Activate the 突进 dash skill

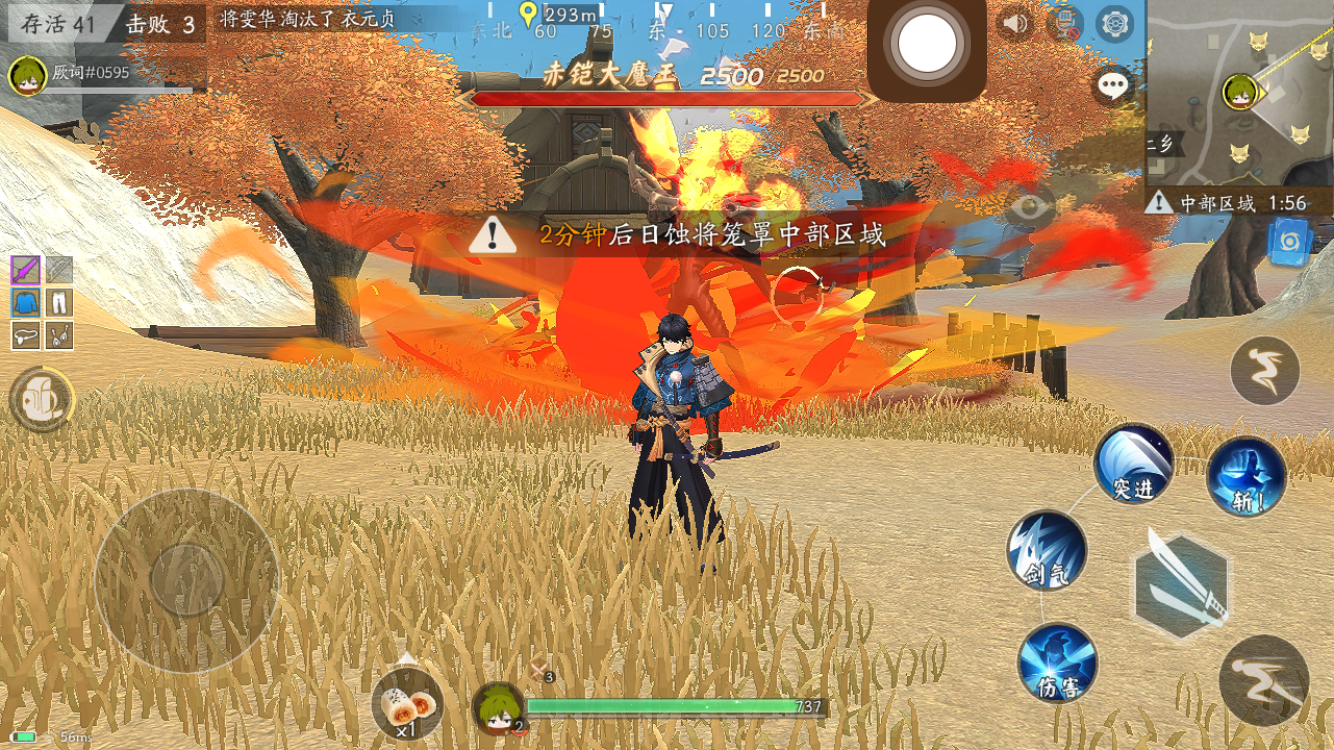click(x=1133, y=463)
